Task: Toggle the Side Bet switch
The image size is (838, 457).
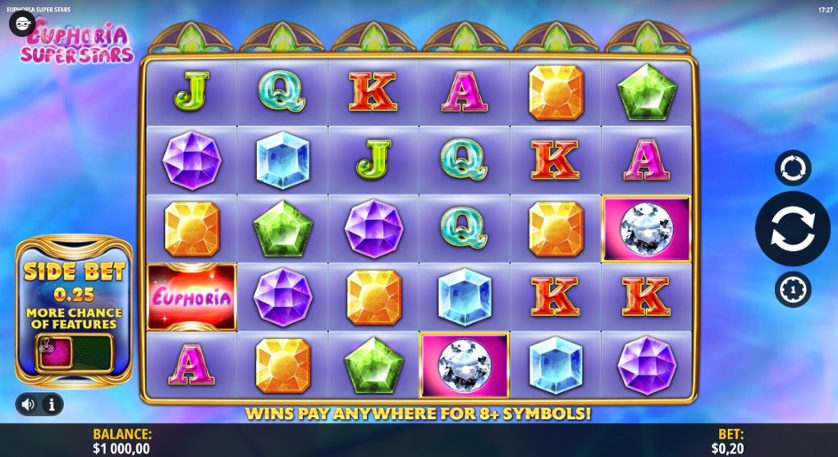Action: [x=74, y=352]
